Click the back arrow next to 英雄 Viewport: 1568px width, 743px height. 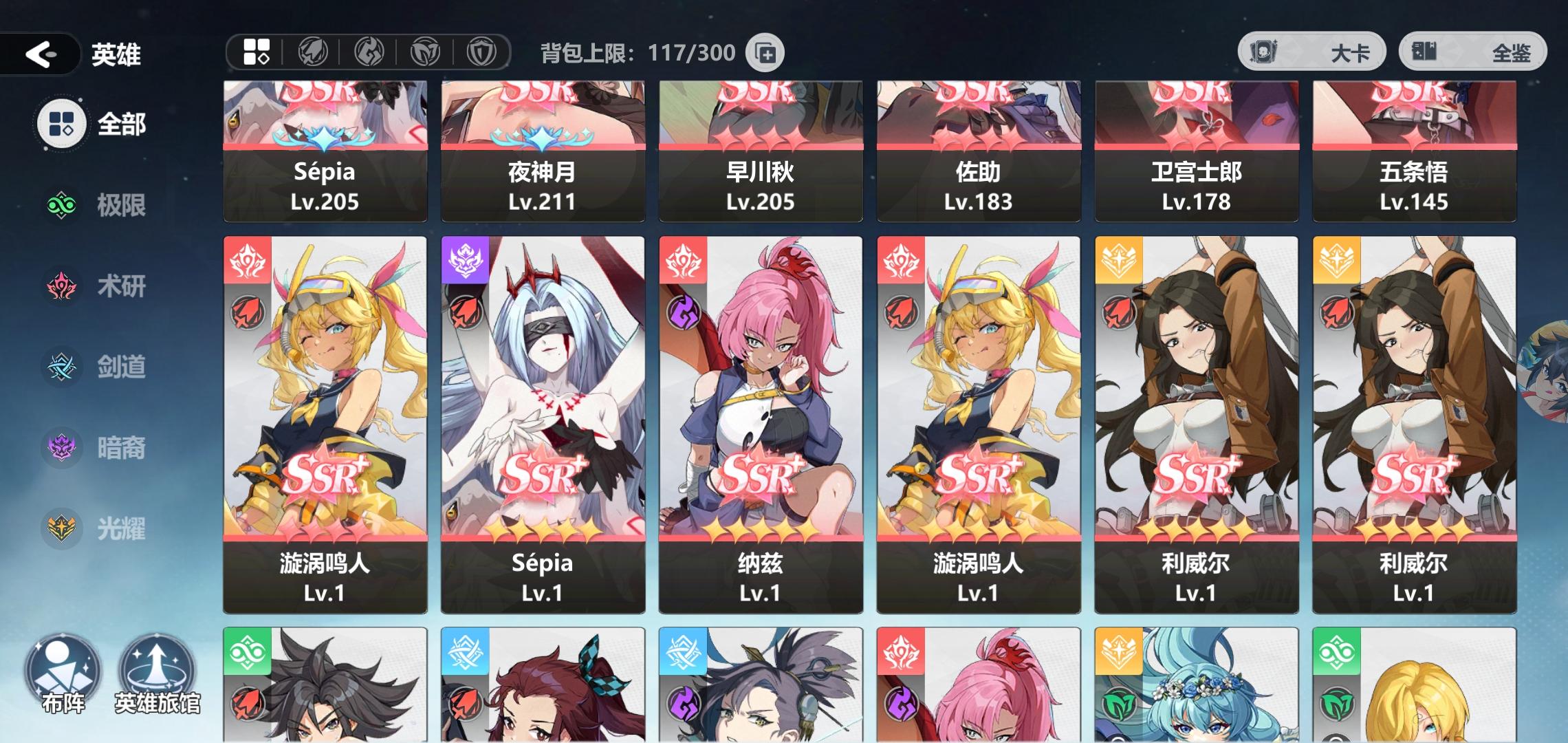(x=41, y=55)
